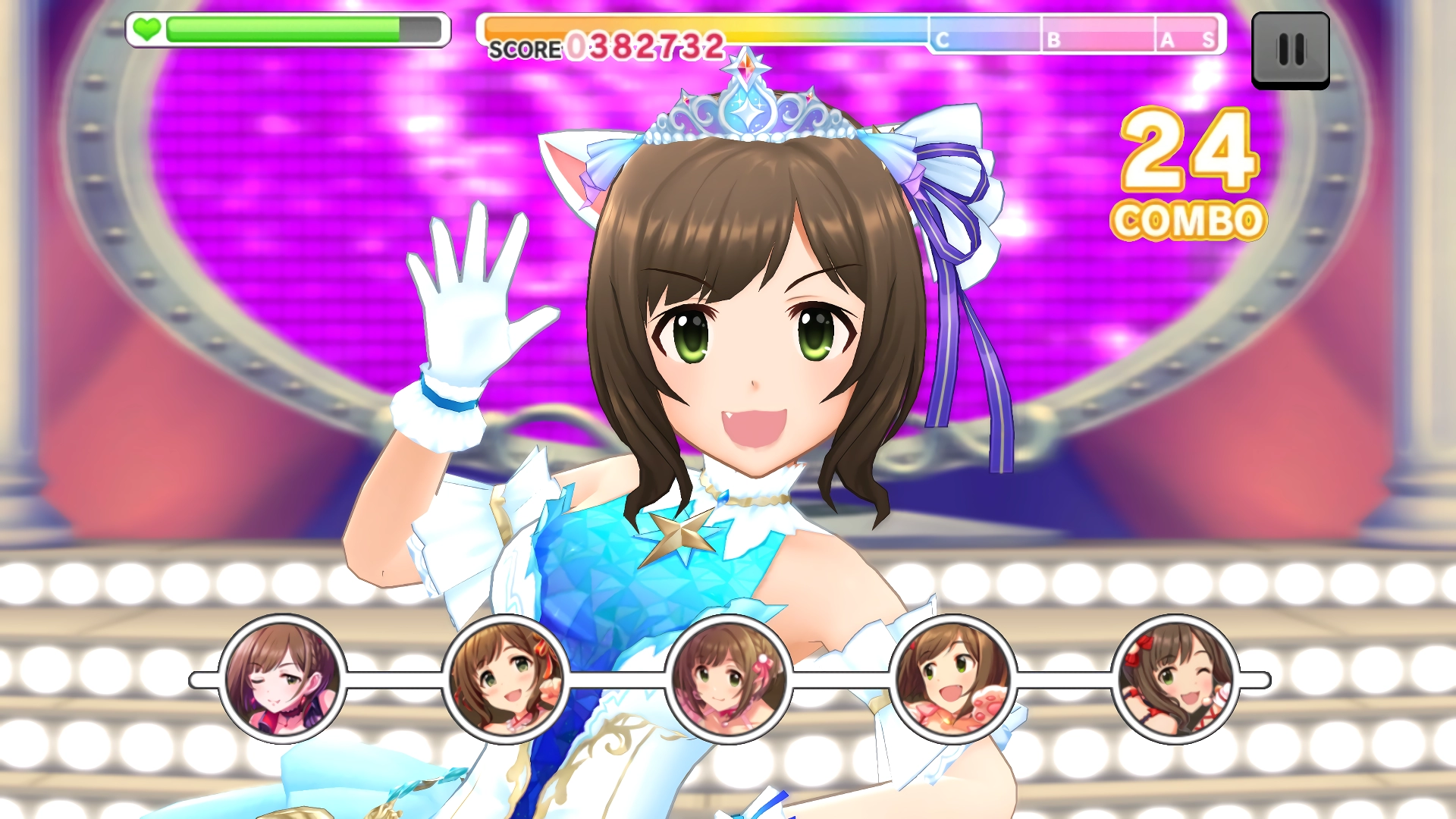Screen dimensions: 1456x819
Task: Tap the winking idol portrait in dark outfit
Action: 282,679
